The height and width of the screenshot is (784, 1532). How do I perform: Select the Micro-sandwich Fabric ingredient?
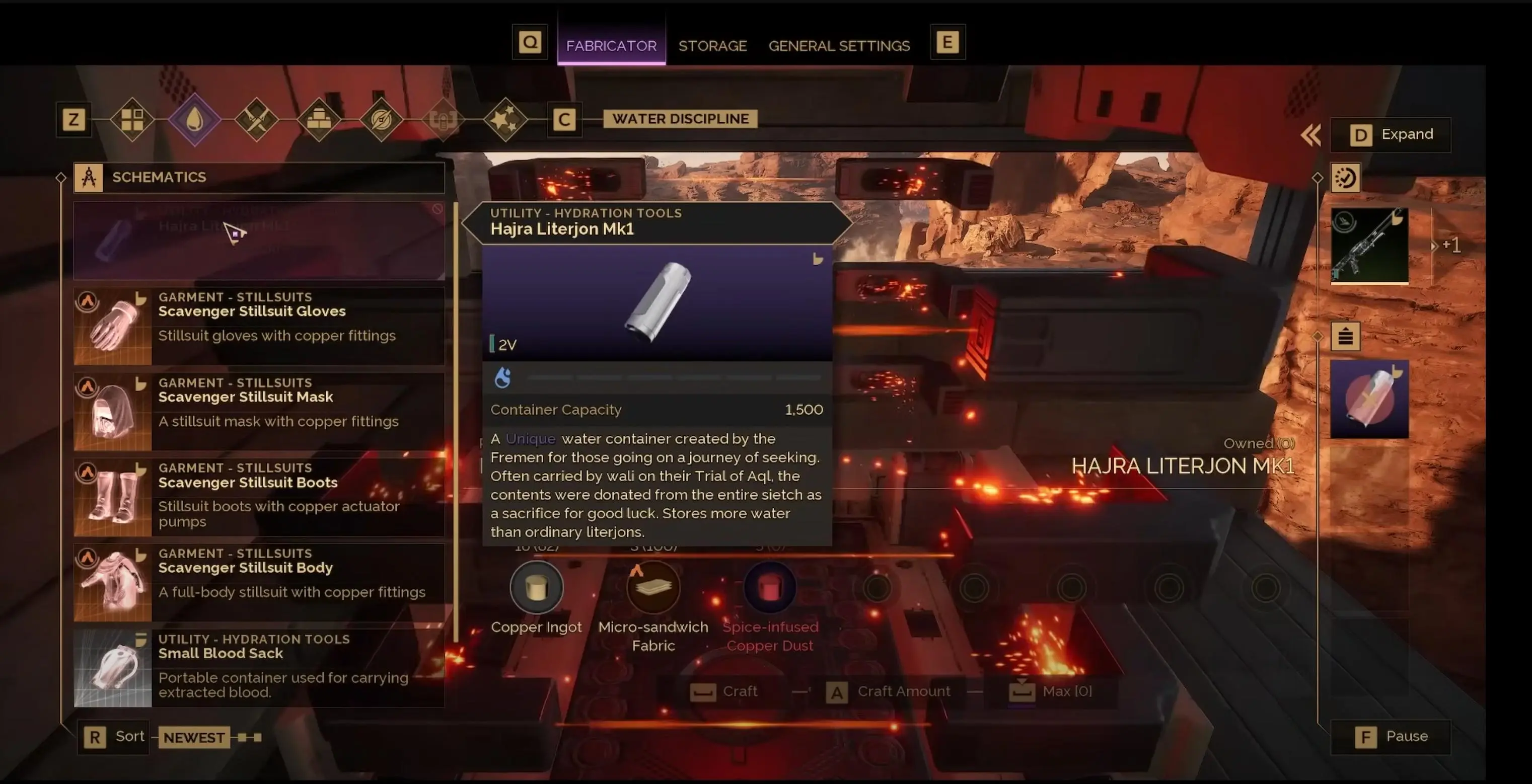pos(653,588)
